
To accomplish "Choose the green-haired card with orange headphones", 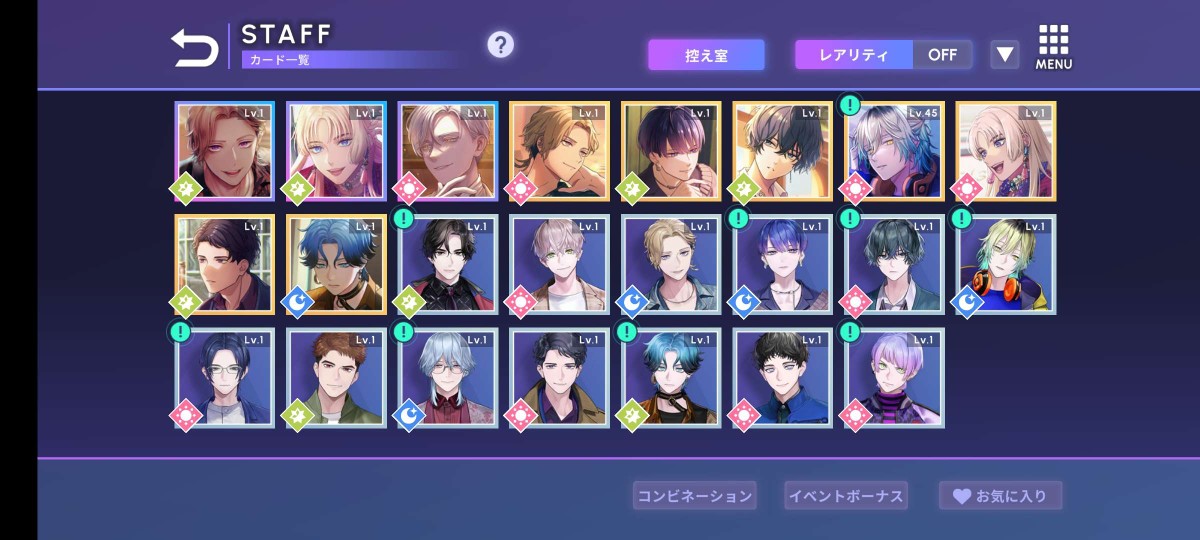I will 1006,264.
